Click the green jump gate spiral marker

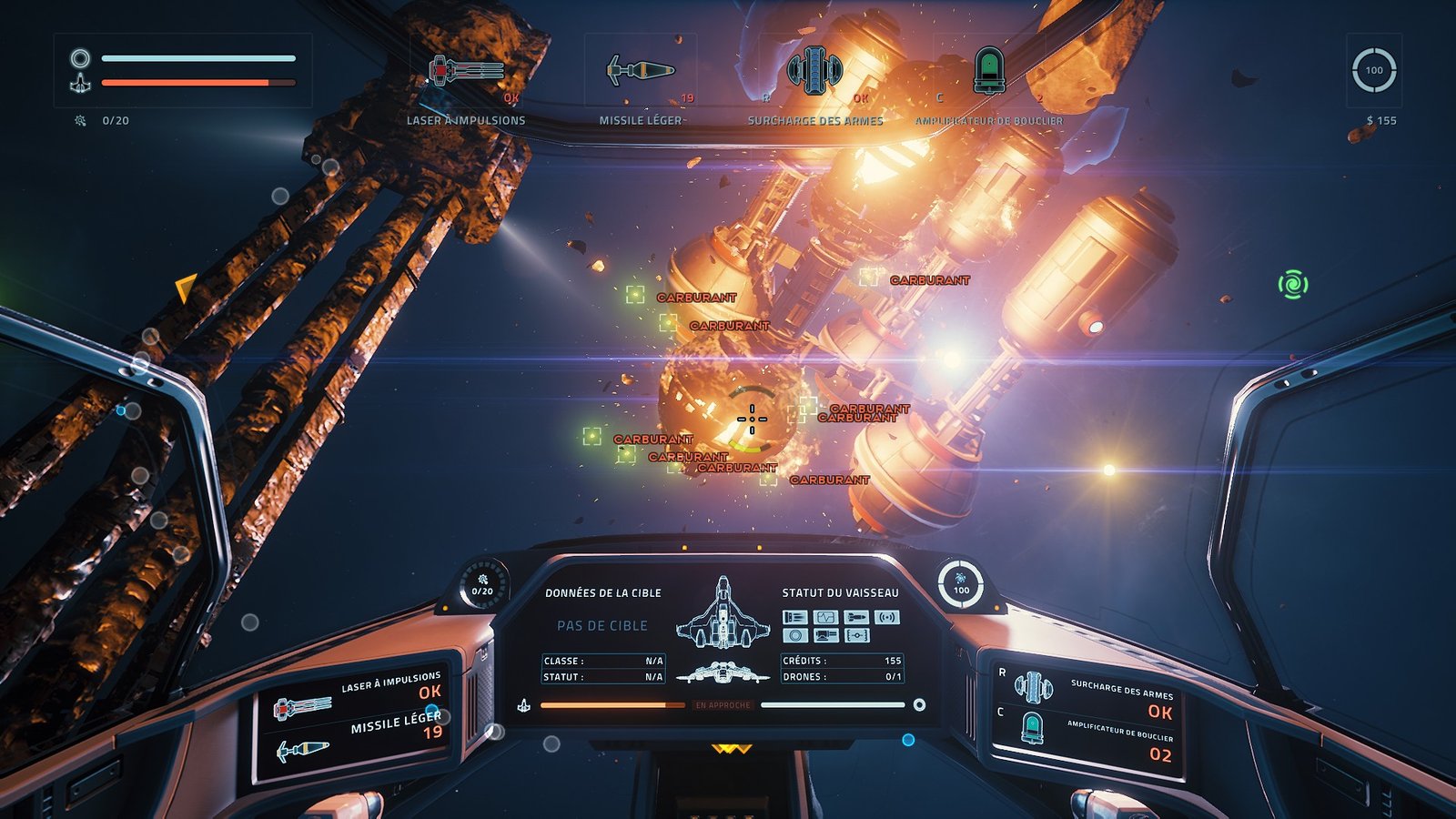click(x=1292, y=285)
